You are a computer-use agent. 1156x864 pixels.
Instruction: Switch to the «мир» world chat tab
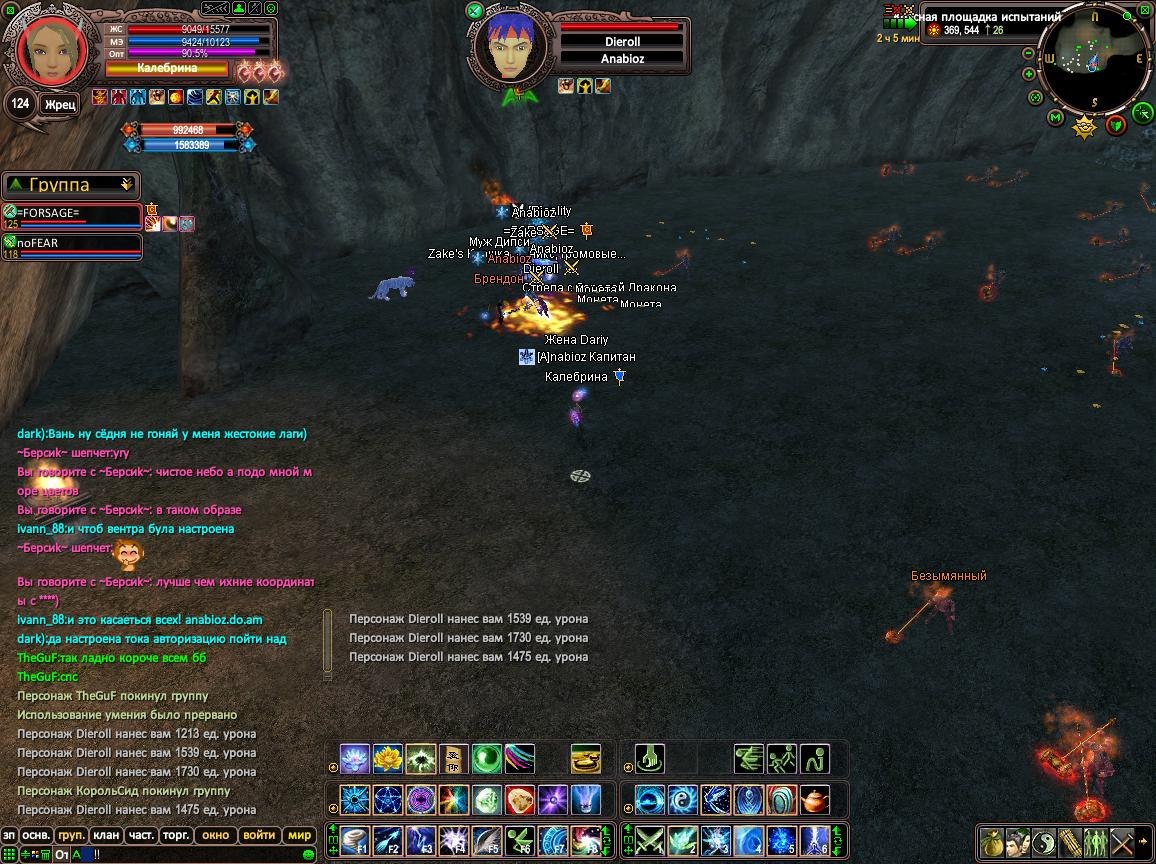click(299, 835)
